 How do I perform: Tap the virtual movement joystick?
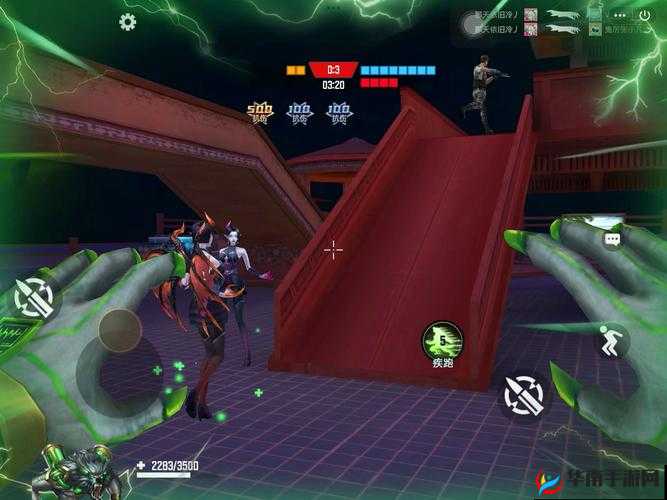click(119, 331)
